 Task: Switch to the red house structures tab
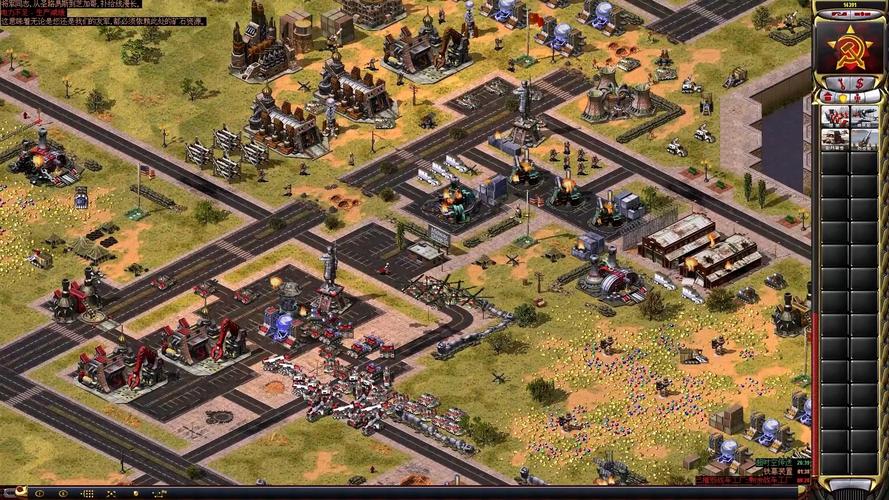[826, 97]
